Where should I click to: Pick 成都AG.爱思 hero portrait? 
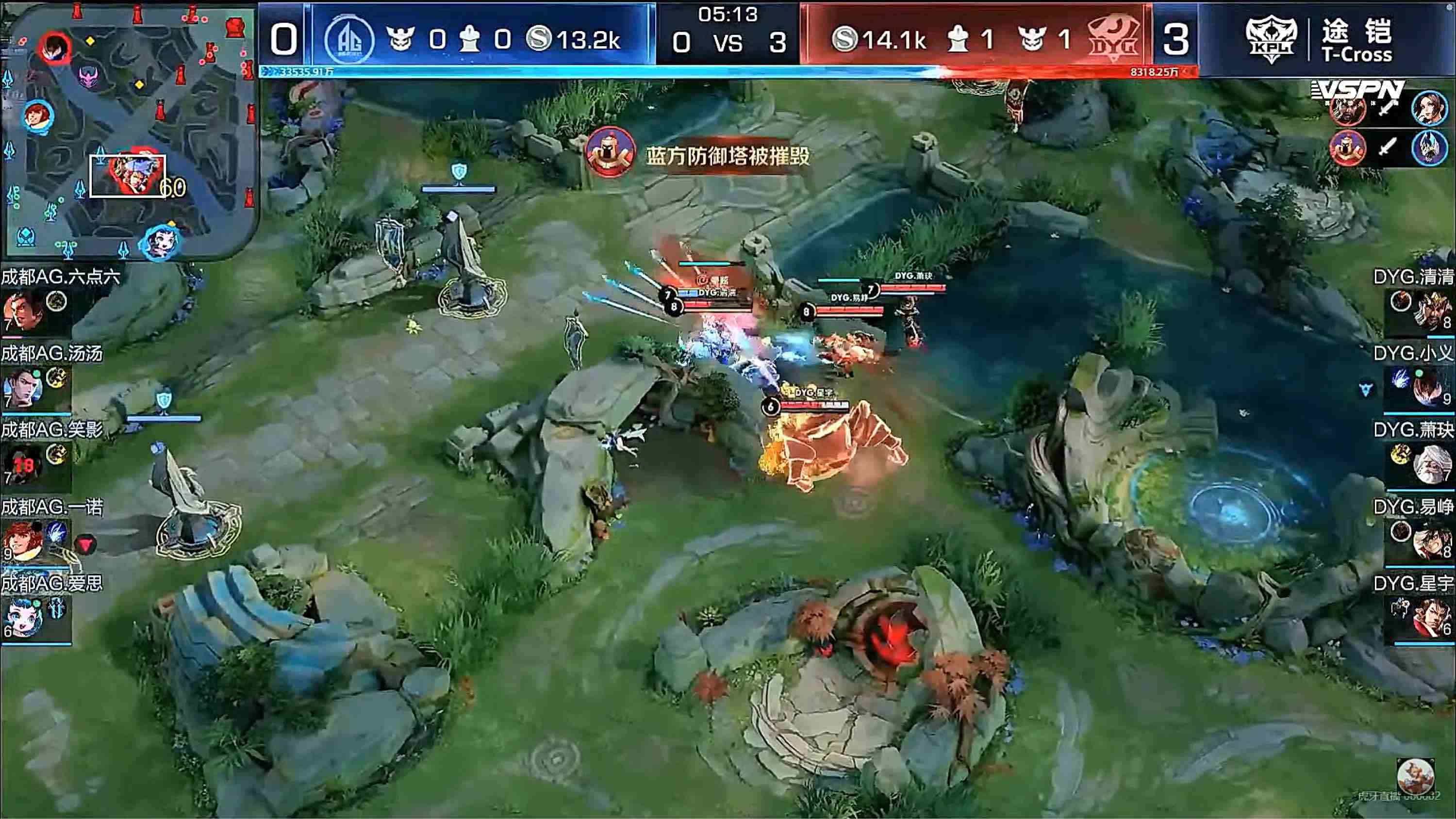click(23, 618)
